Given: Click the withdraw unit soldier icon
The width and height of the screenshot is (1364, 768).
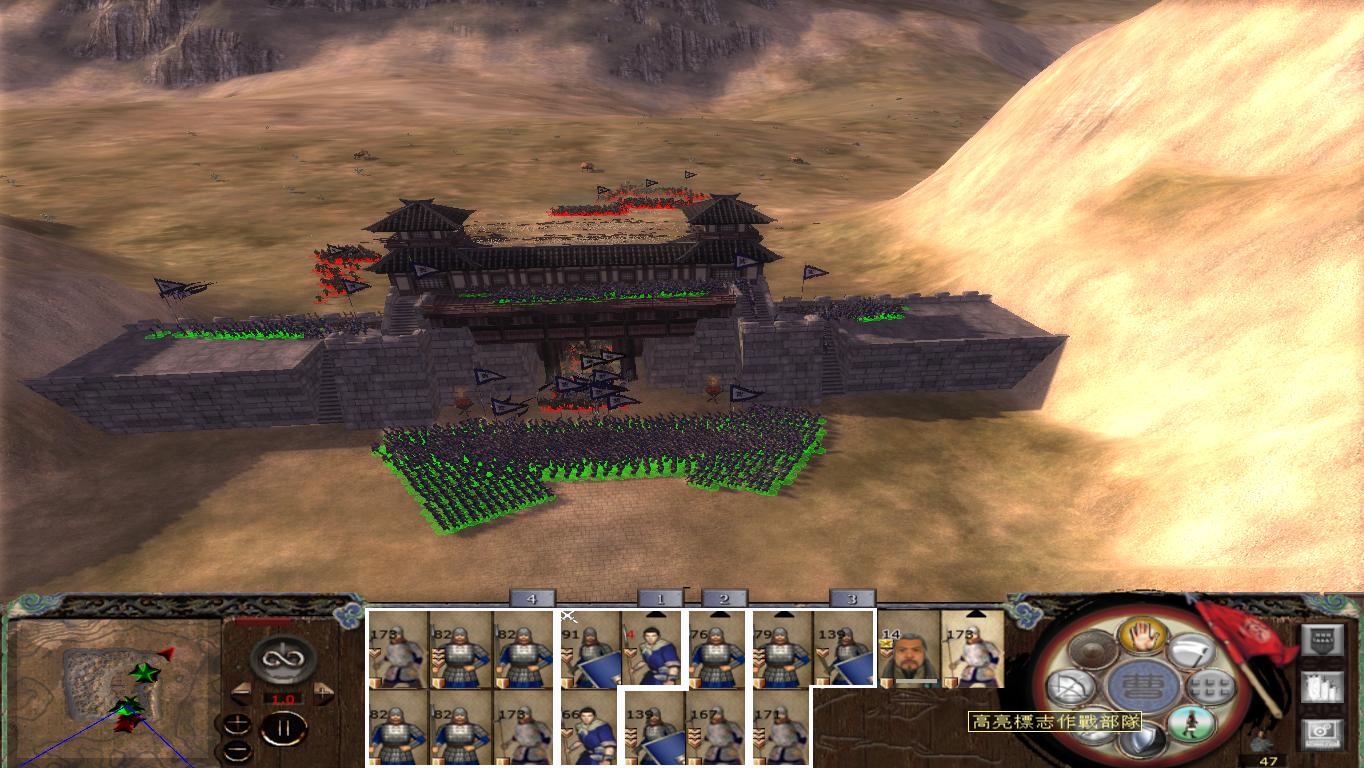Looking at the screenshot, I should 1191,722.
